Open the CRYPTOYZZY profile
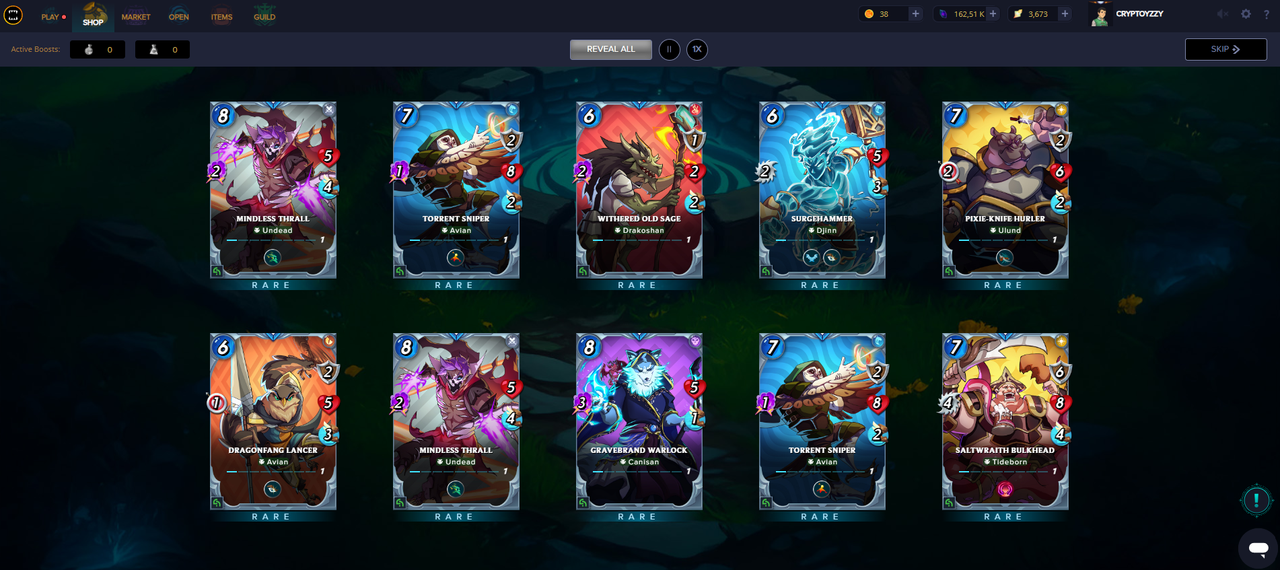 click(x=1128, y=14)
